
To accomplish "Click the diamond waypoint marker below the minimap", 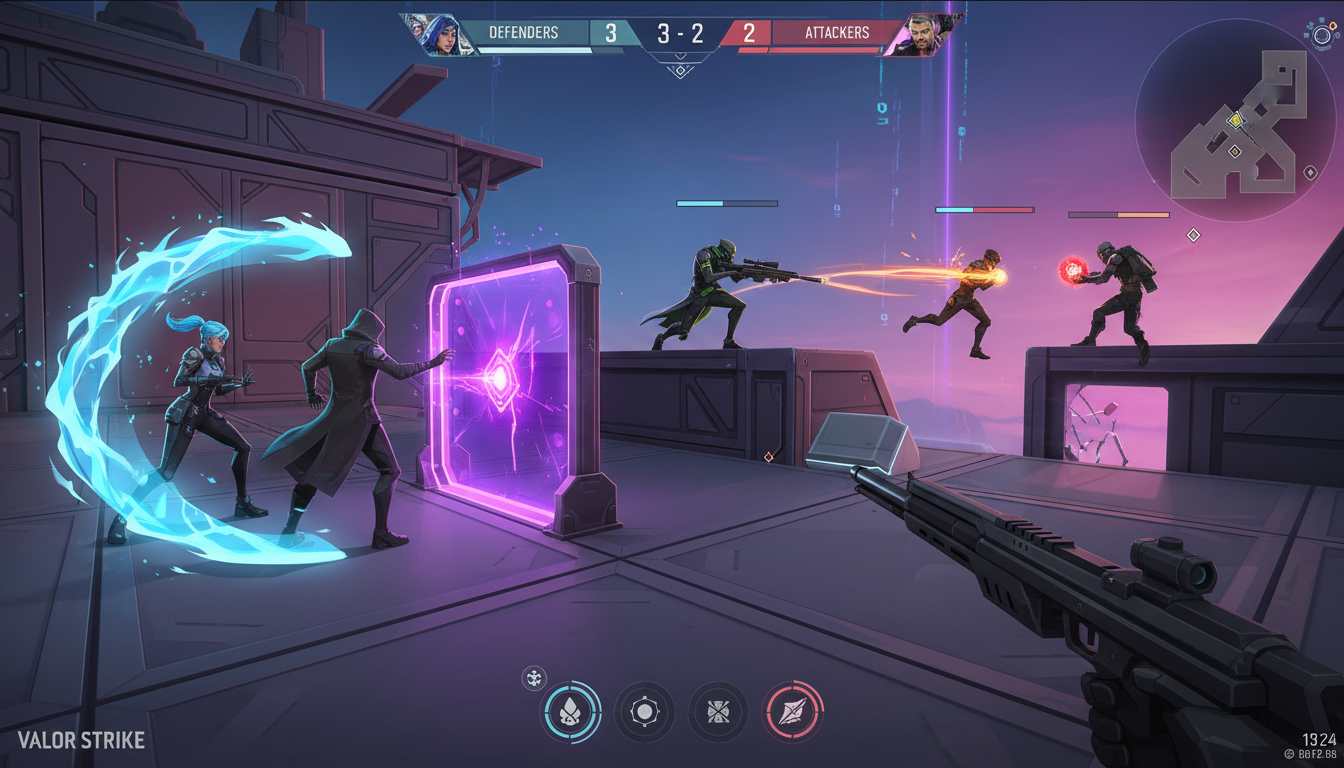I will click(x=1193, y=235).
